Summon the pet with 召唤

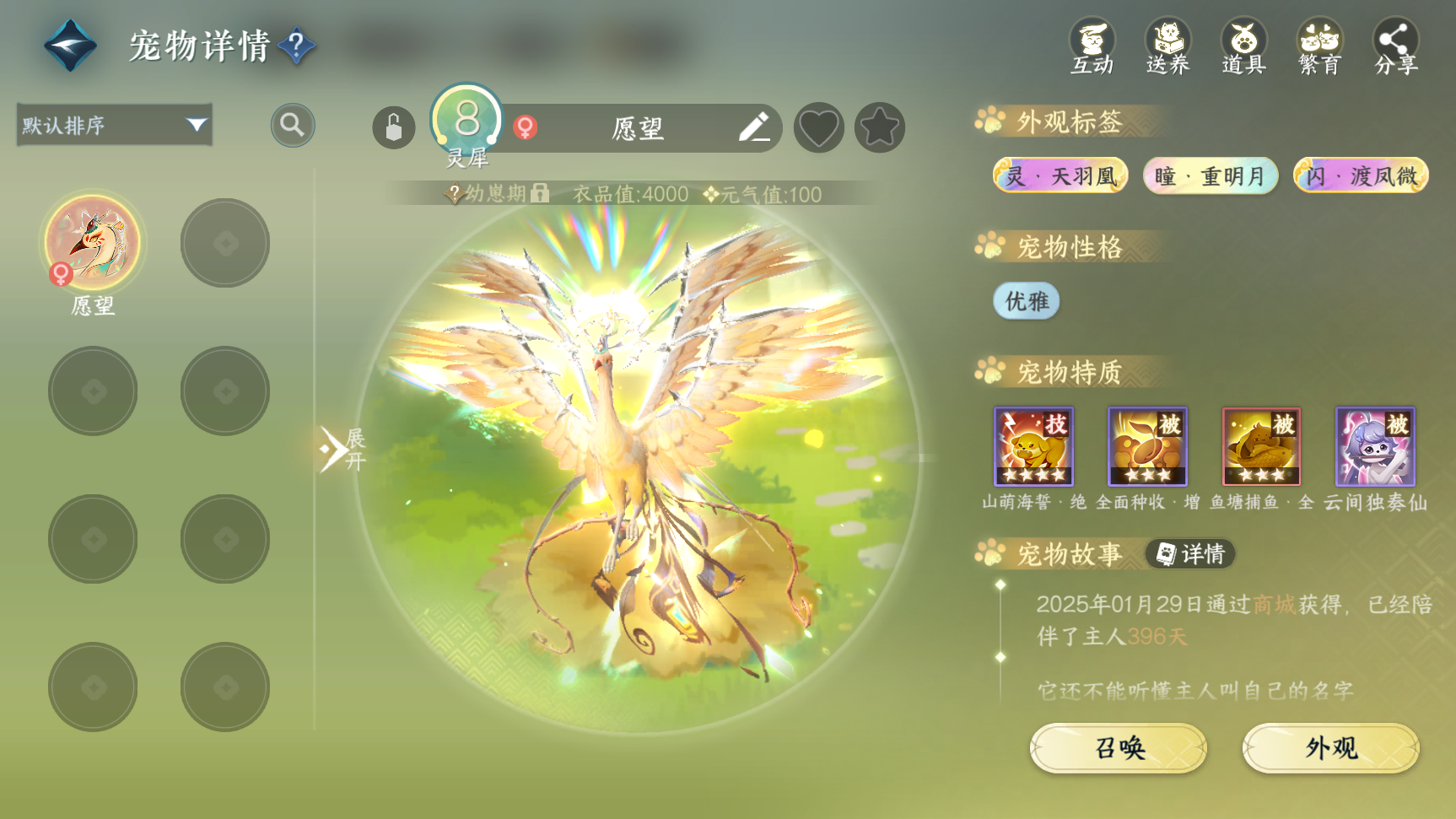click(x=1119, y=748)
